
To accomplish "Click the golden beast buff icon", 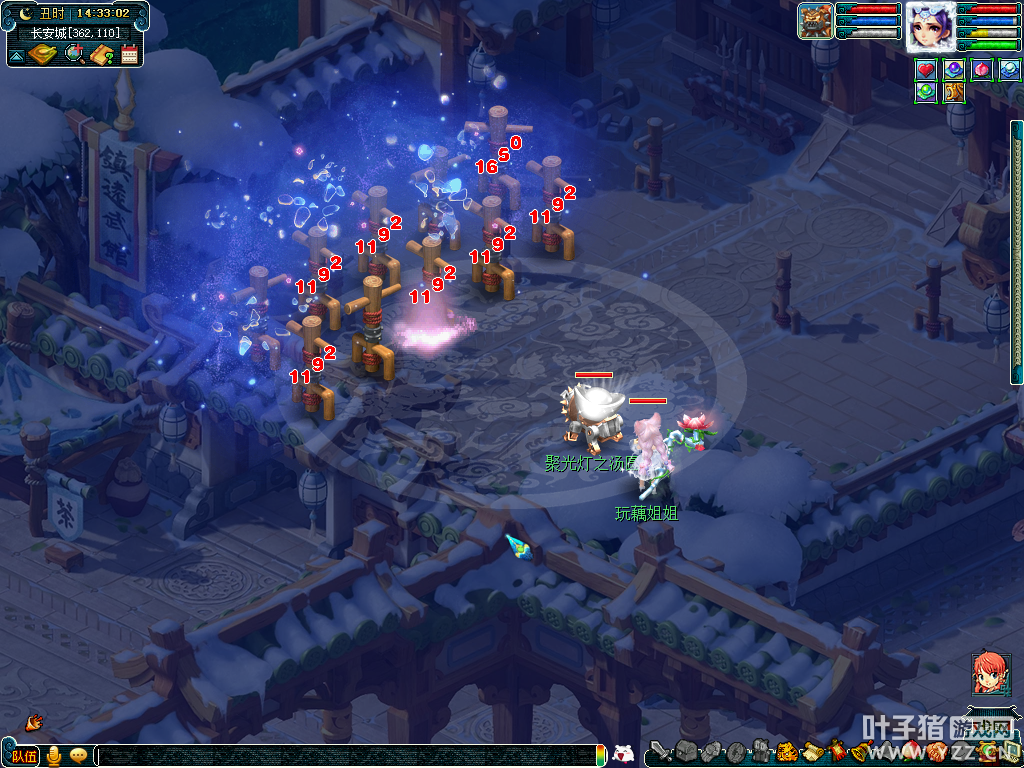I will point(953,92).
